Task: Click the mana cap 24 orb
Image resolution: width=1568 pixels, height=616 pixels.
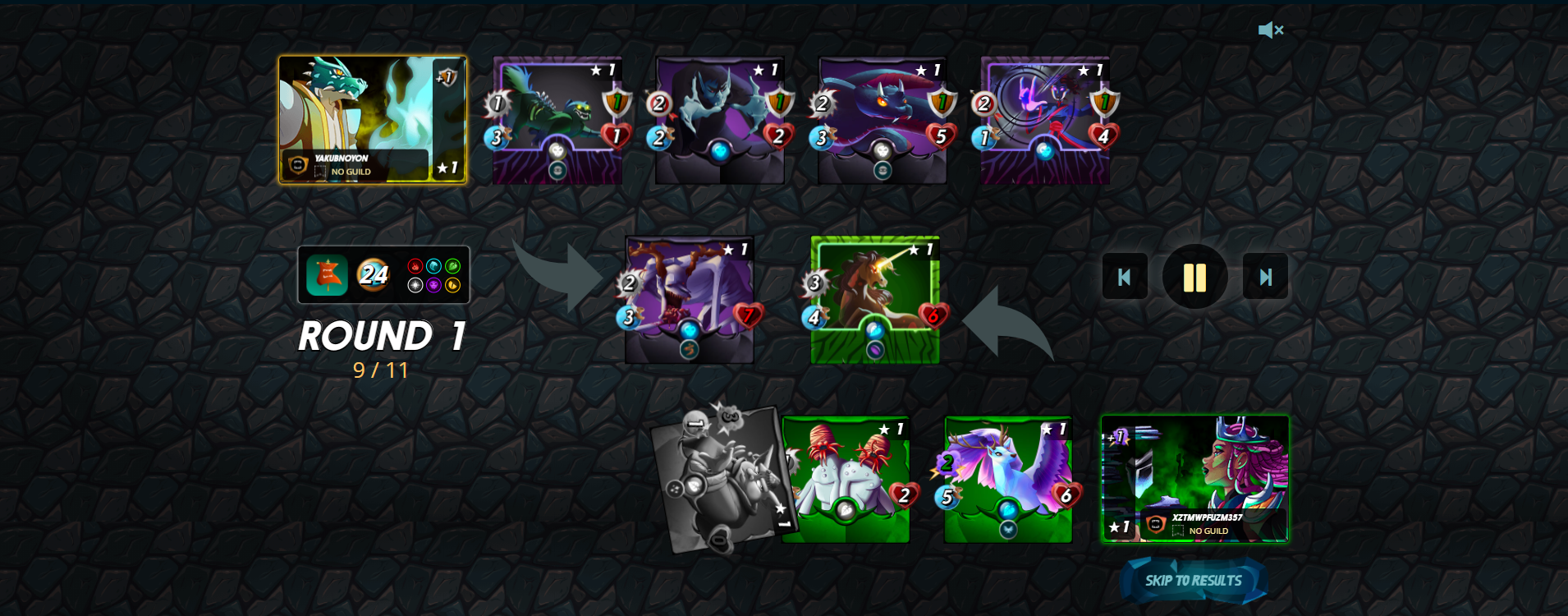Action: [x=374, y=275]
